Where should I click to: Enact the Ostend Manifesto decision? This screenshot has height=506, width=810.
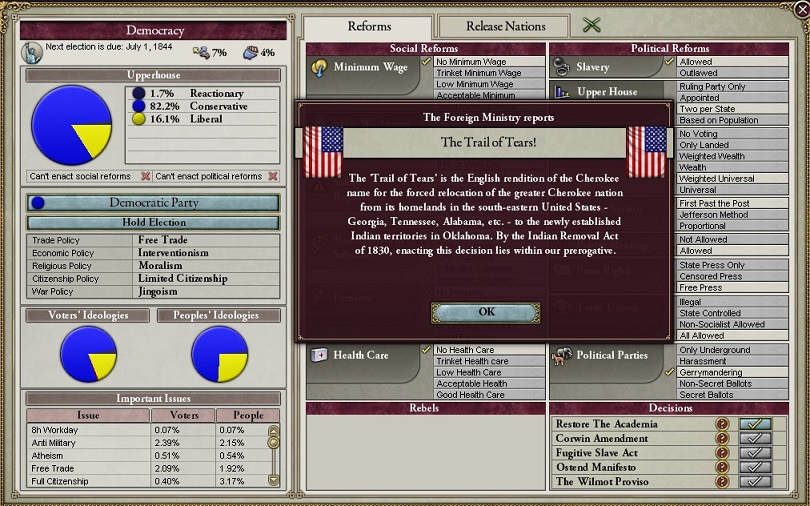pyautogui.click(x=754, y=467)
